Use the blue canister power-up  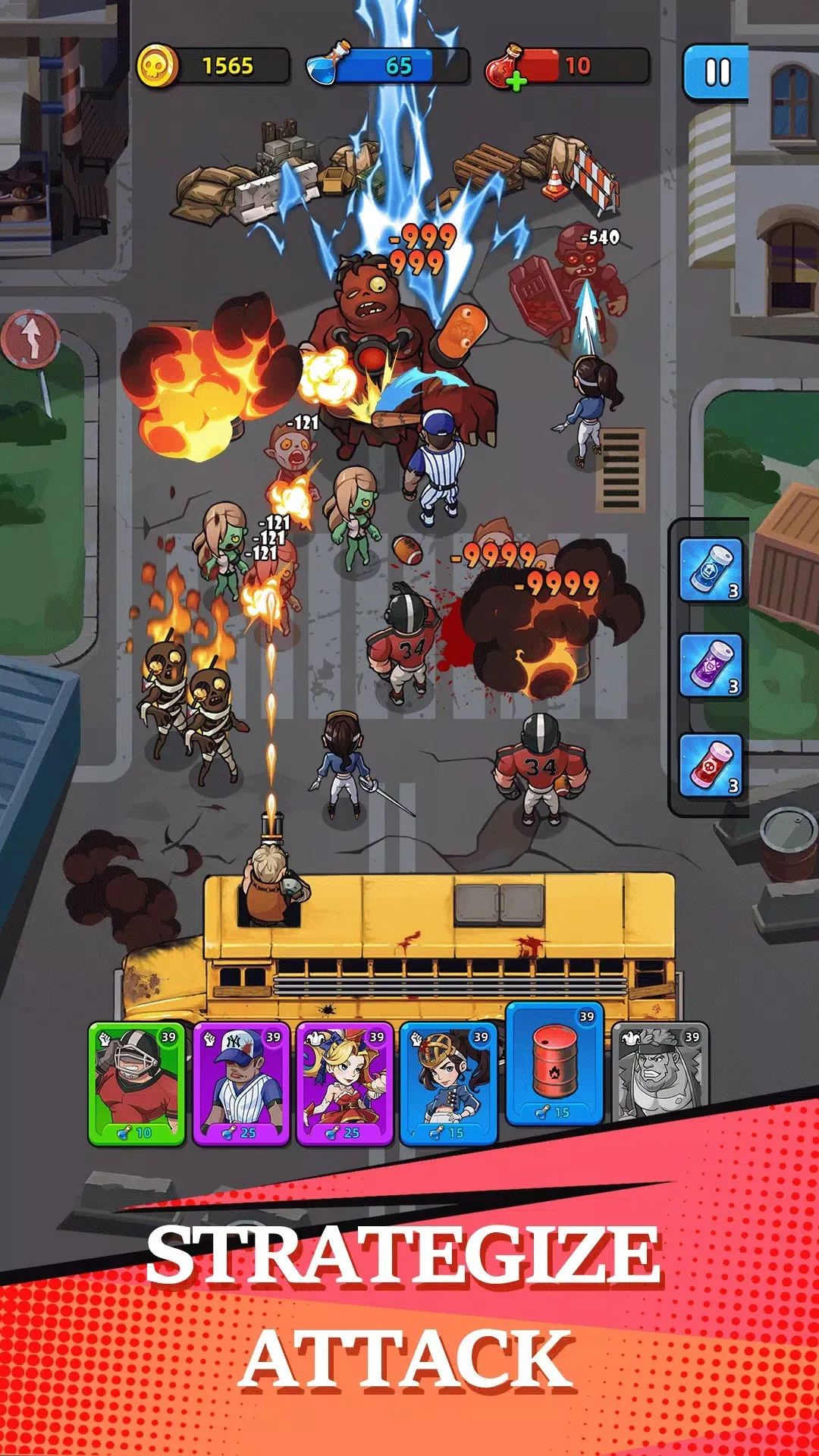[710, 570]
